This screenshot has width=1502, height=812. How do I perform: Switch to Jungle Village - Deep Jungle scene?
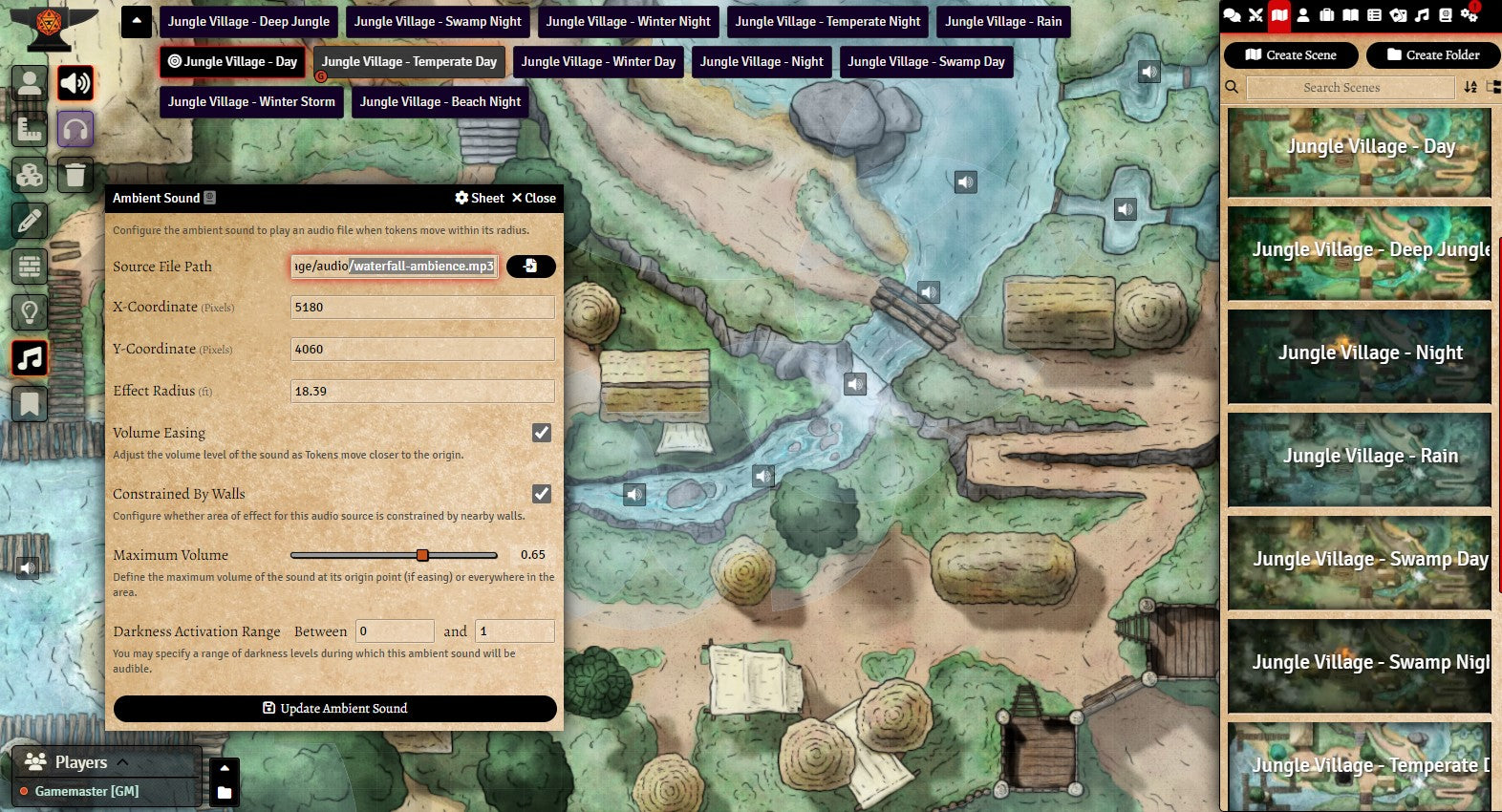248,21
